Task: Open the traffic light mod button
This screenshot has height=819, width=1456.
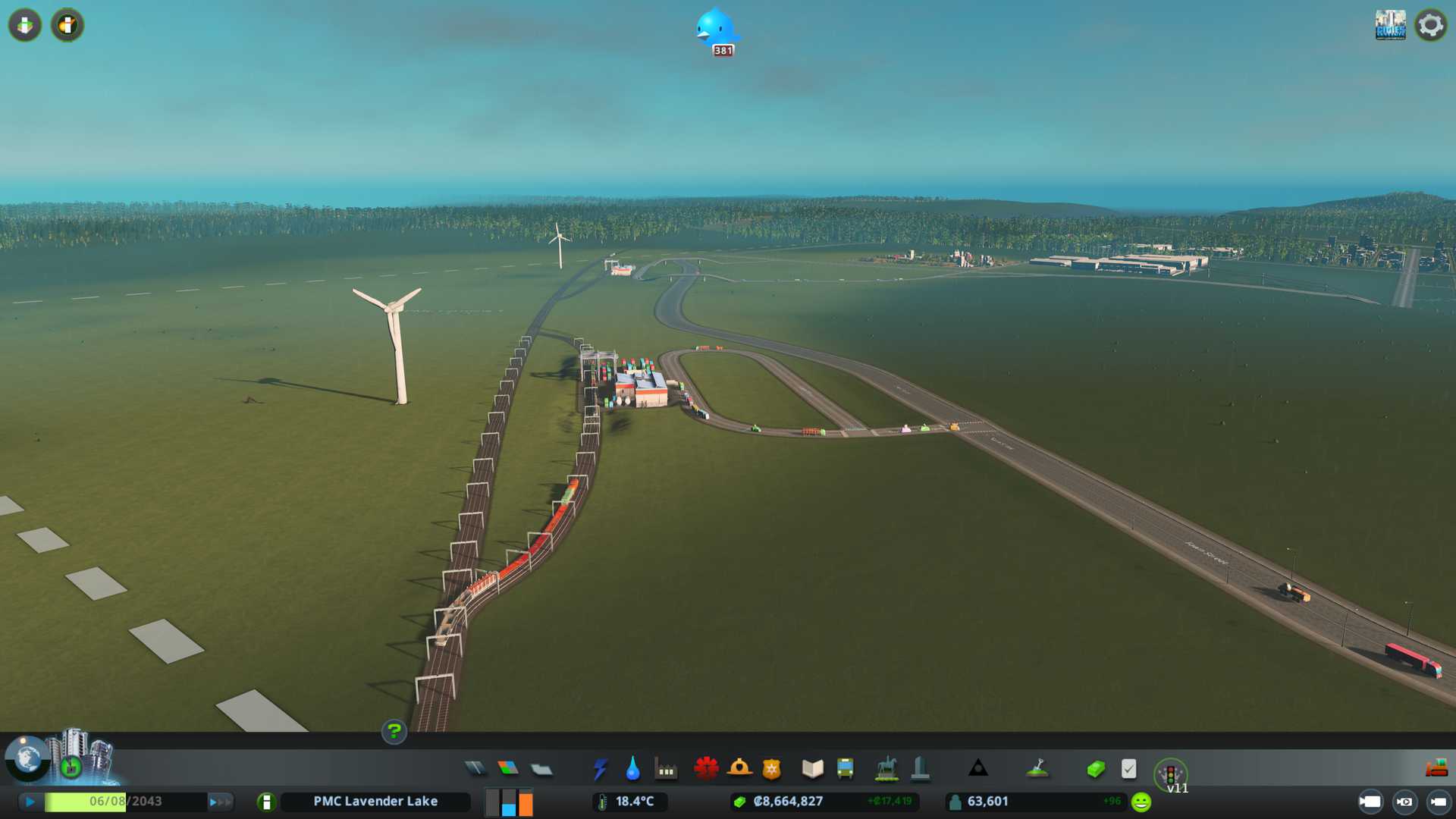Action: coord(1170,774)
